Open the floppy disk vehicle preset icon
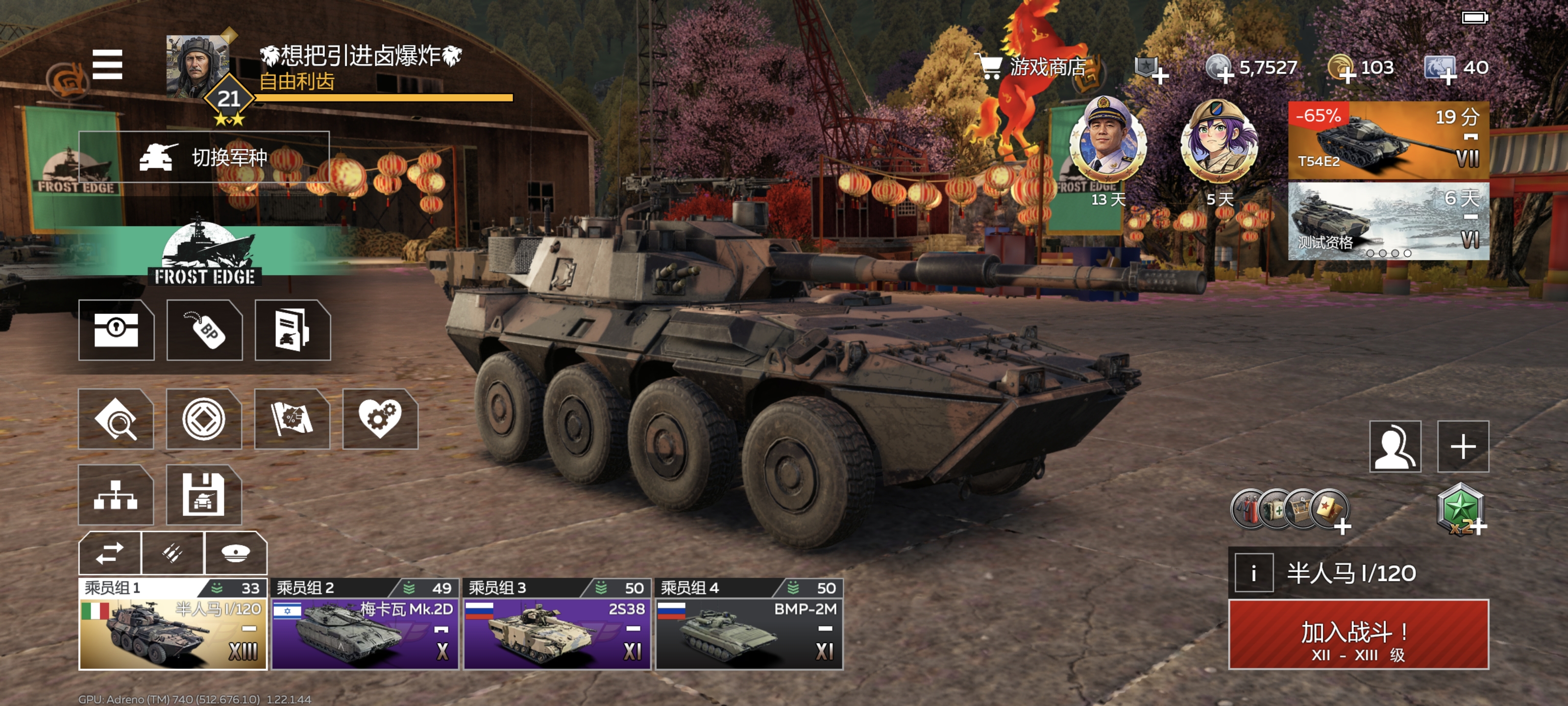This screenshot has width=1568, height=706. (x=204, y=495)
